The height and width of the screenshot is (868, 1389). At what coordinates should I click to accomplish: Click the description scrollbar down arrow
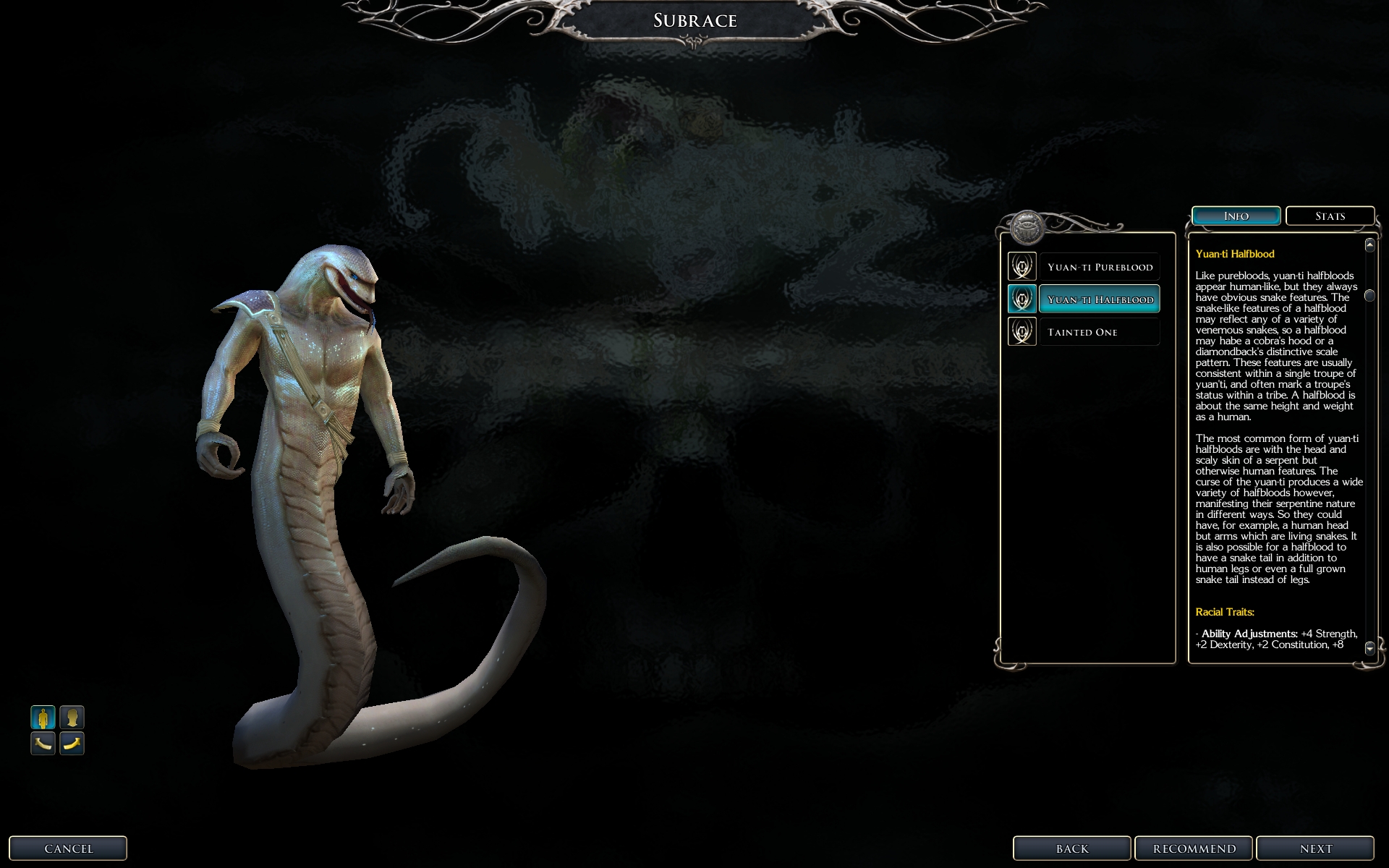pyautogui.click(x=1369, y=649)
